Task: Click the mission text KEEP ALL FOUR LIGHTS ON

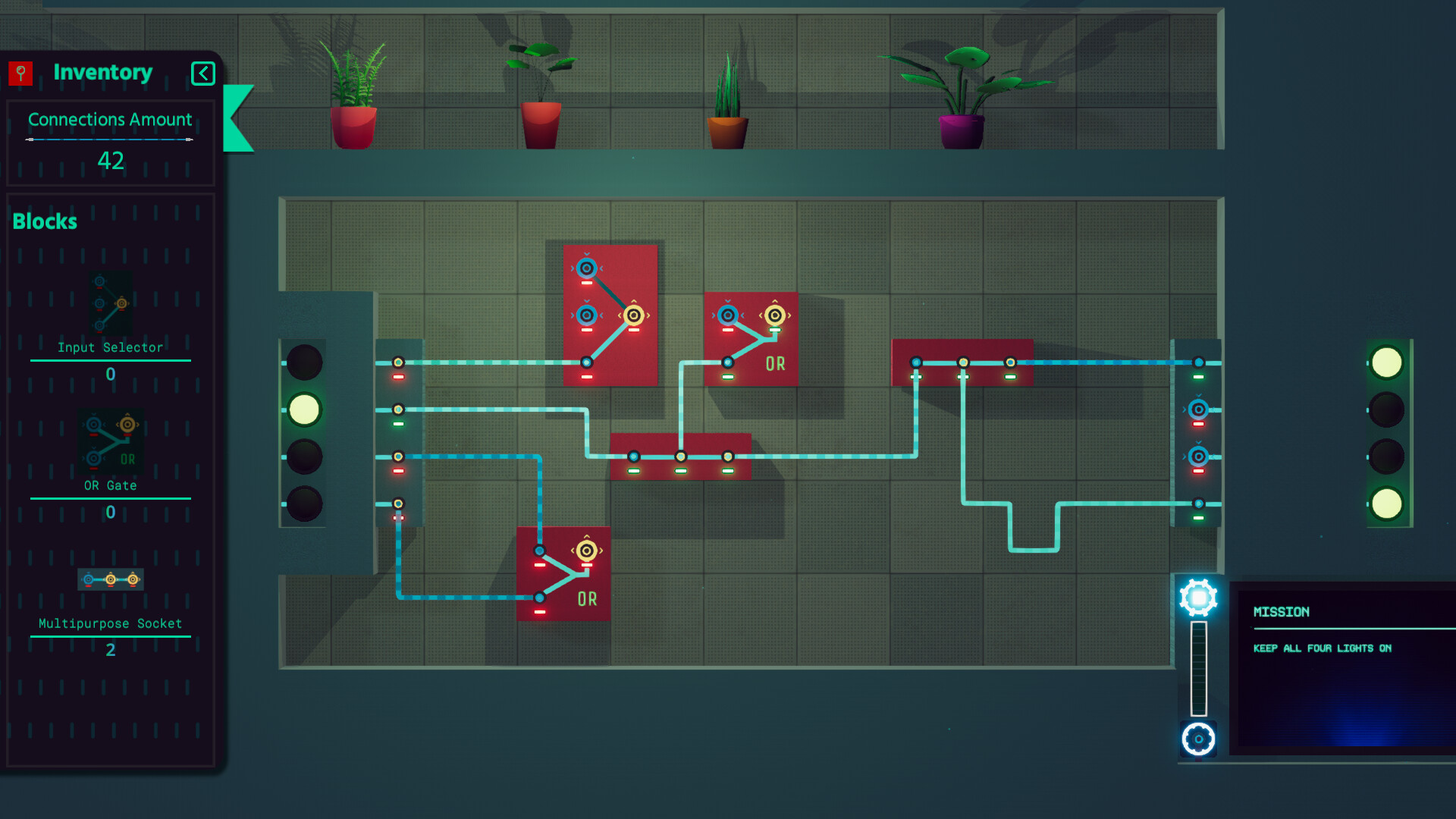Action: [1322, 648]
